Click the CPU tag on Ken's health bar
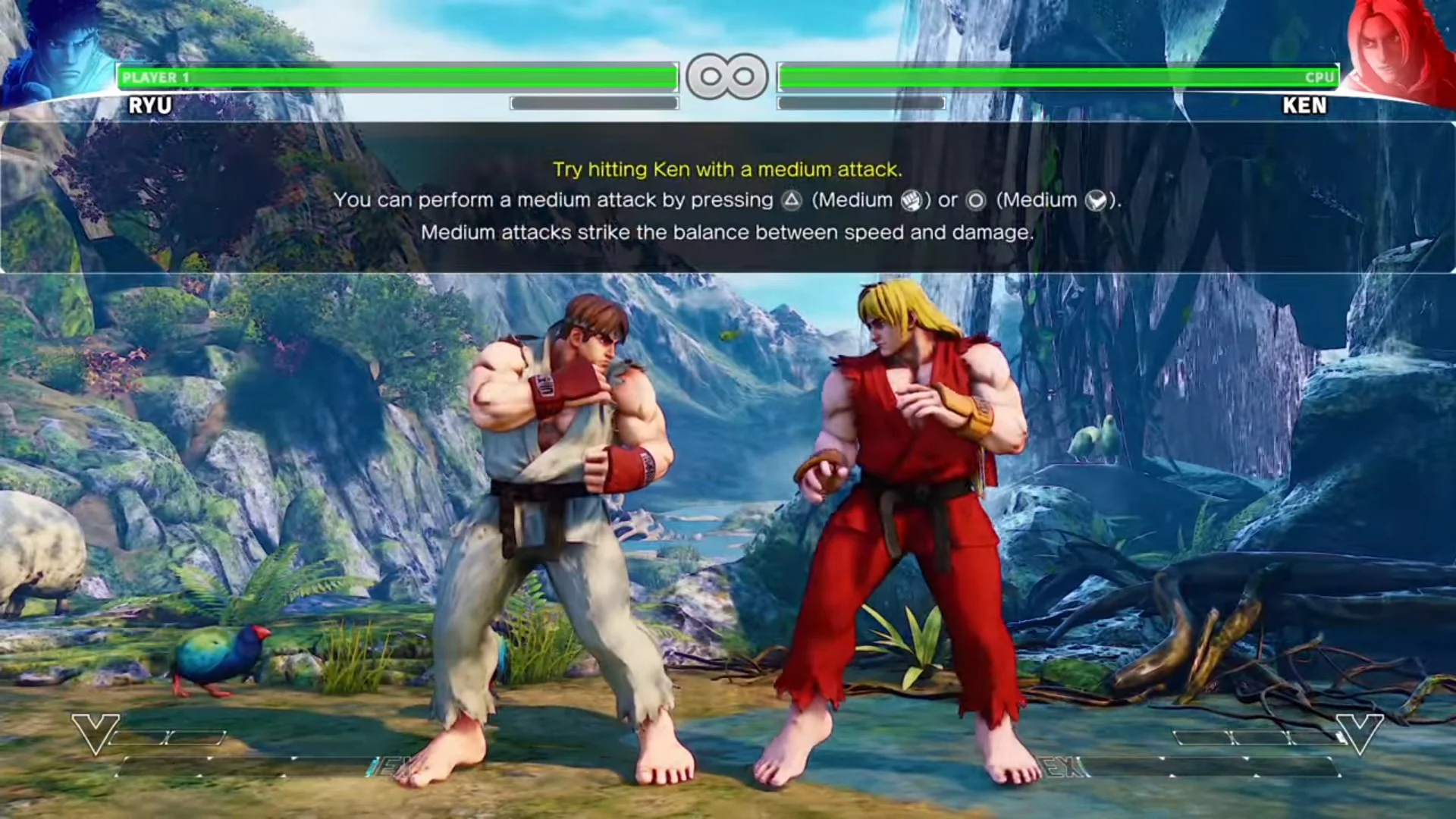 1318,76
